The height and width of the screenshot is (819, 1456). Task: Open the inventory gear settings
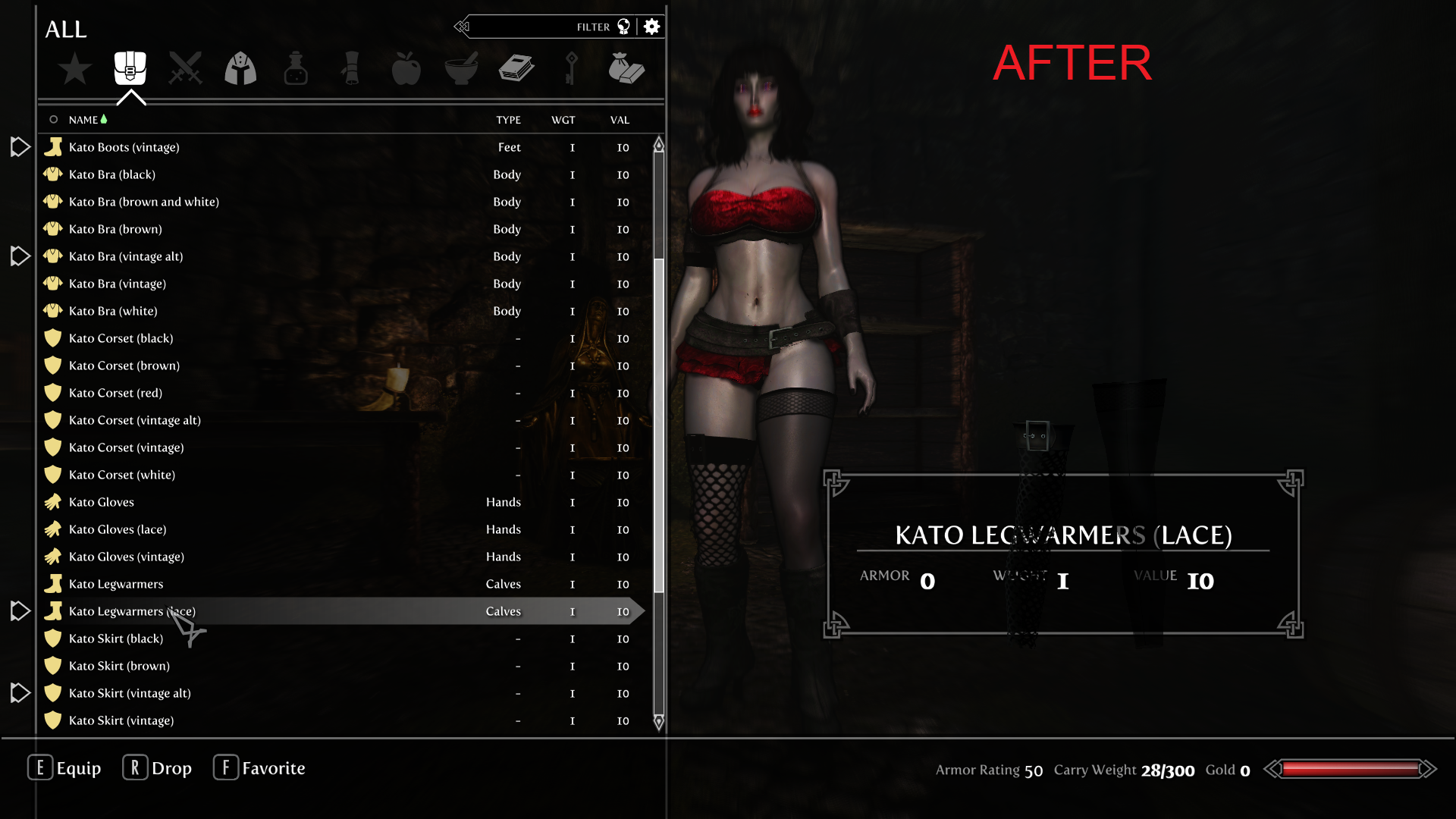click(651, 27)
